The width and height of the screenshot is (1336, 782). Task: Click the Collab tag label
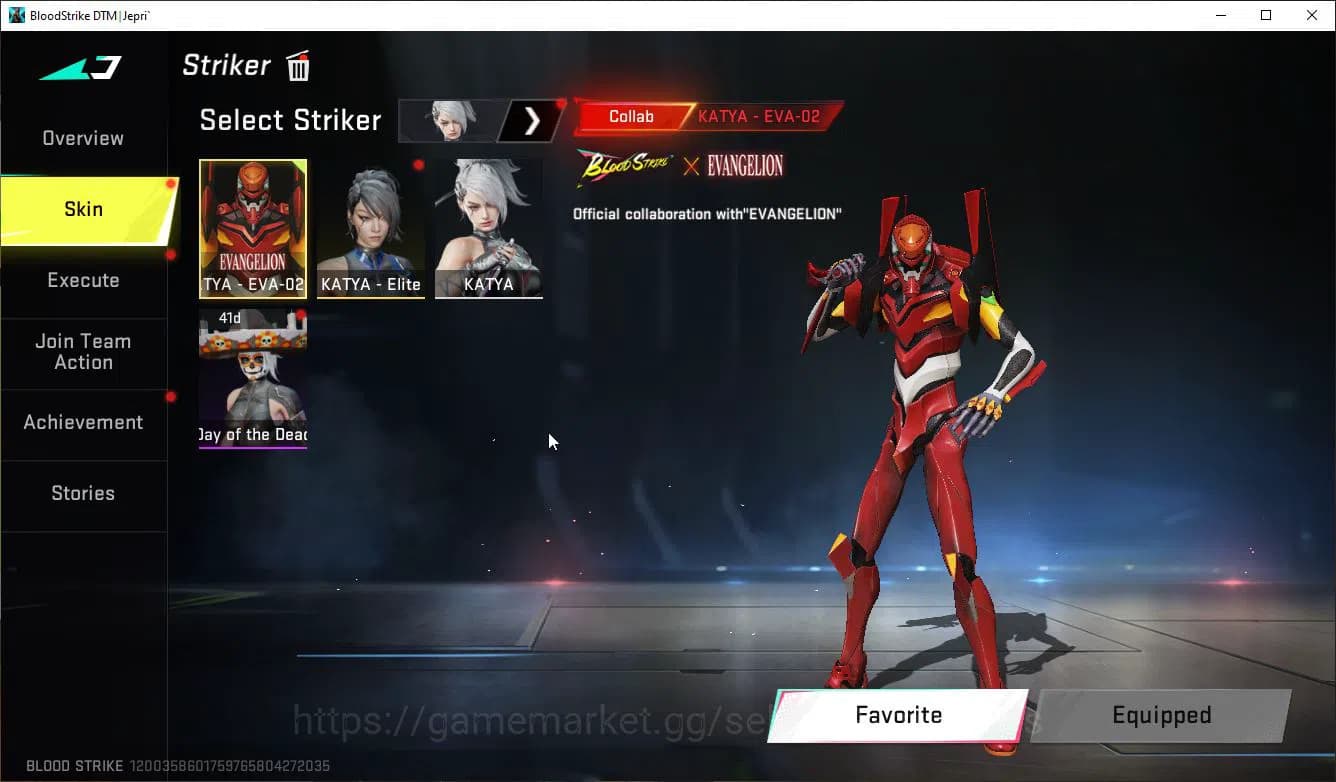click(x=631, y=117)
